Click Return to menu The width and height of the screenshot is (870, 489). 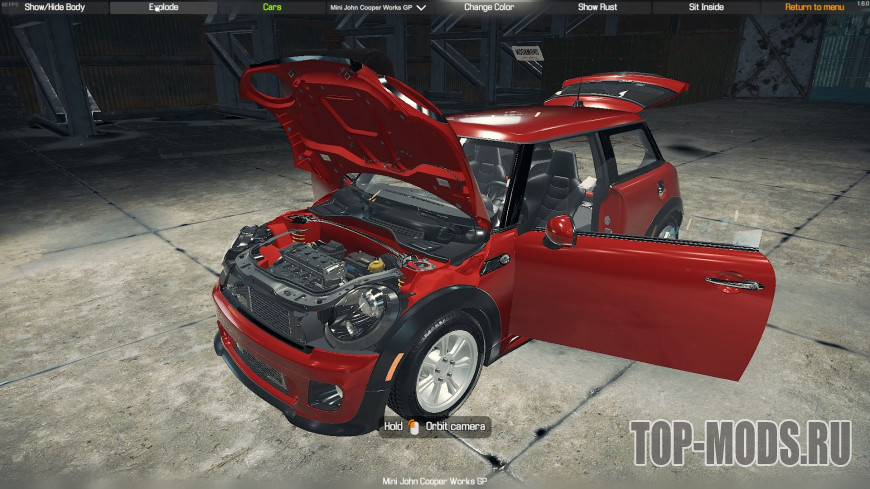(814, 7)
